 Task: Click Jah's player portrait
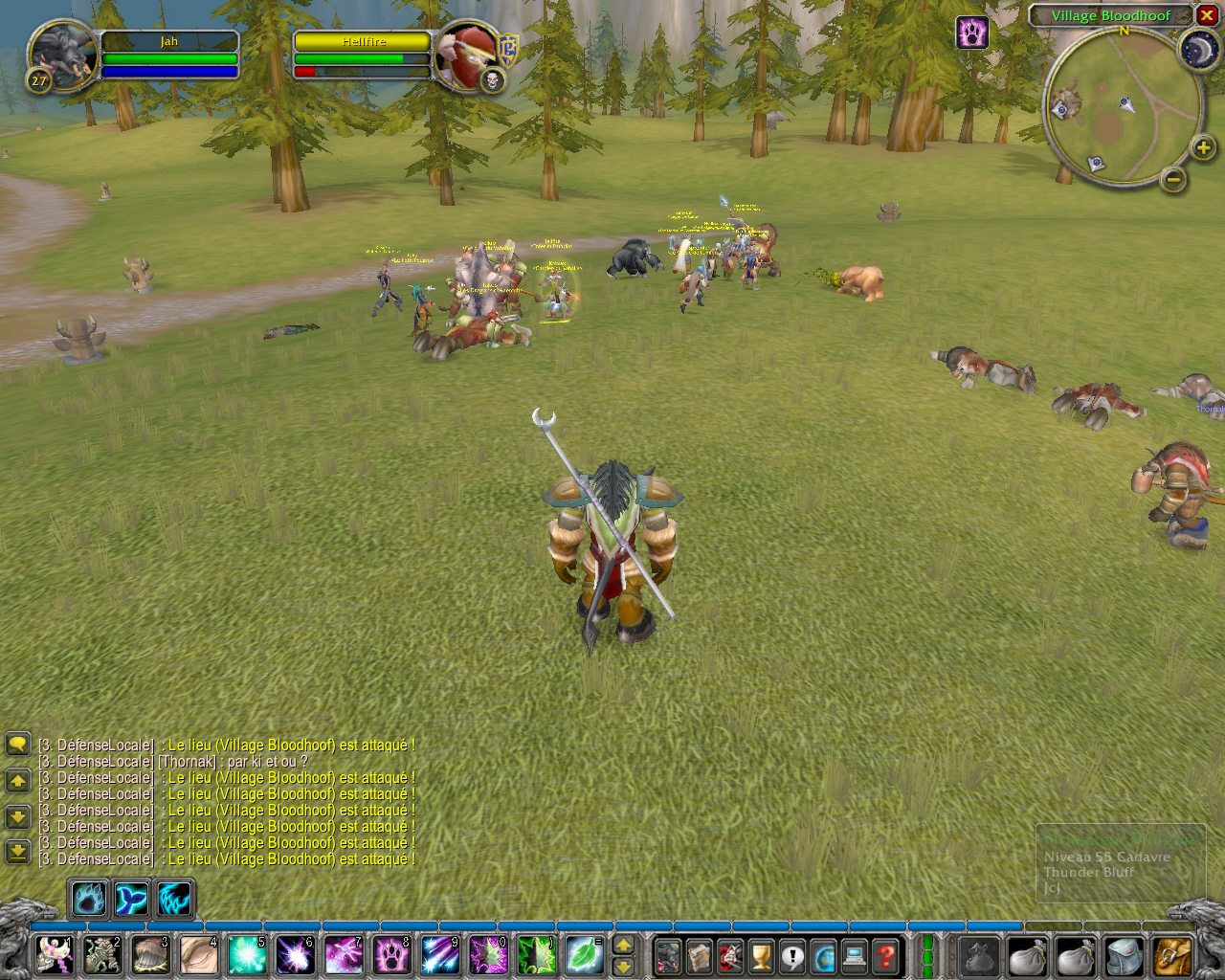pyautogui.click(x=62, y=55)
